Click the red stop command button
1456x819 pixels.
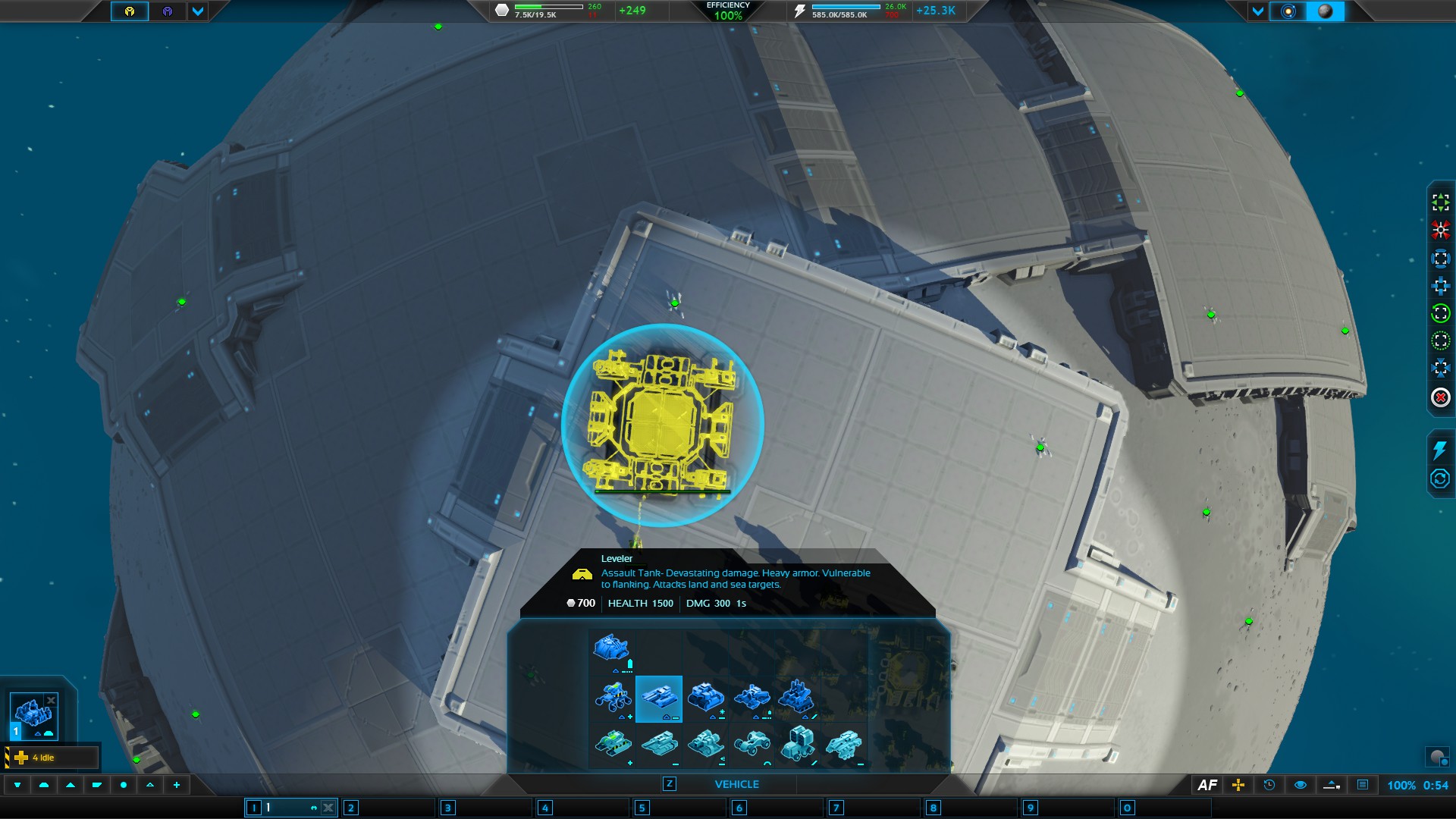click(1440, 397)
